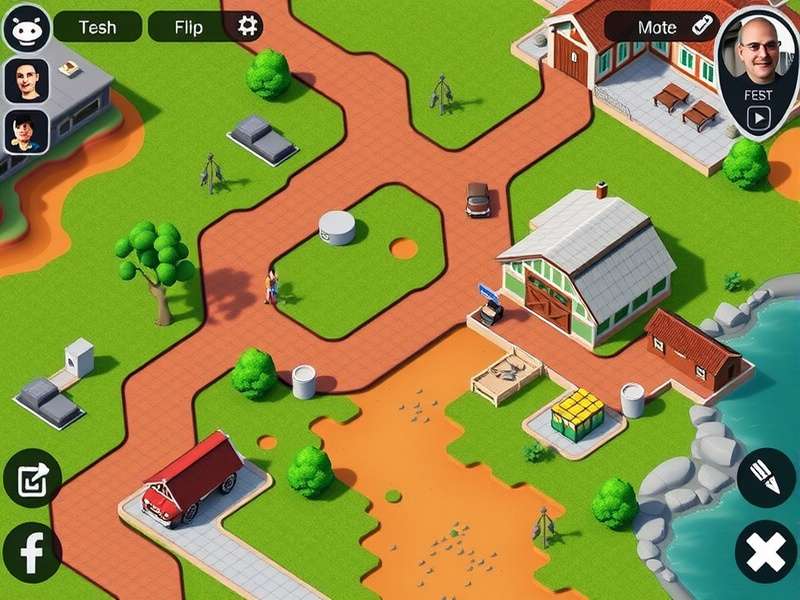
Task: Select the upper player avatar portrait
Action: [27, 80]
